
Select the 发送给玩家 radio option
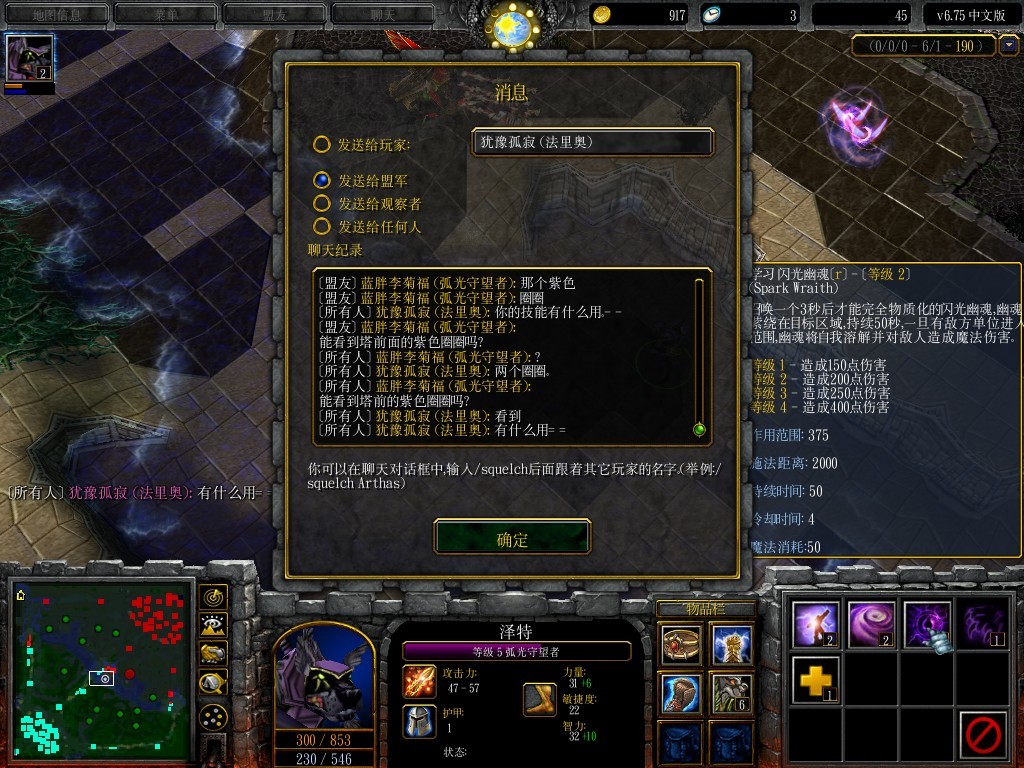click(321, 145)
